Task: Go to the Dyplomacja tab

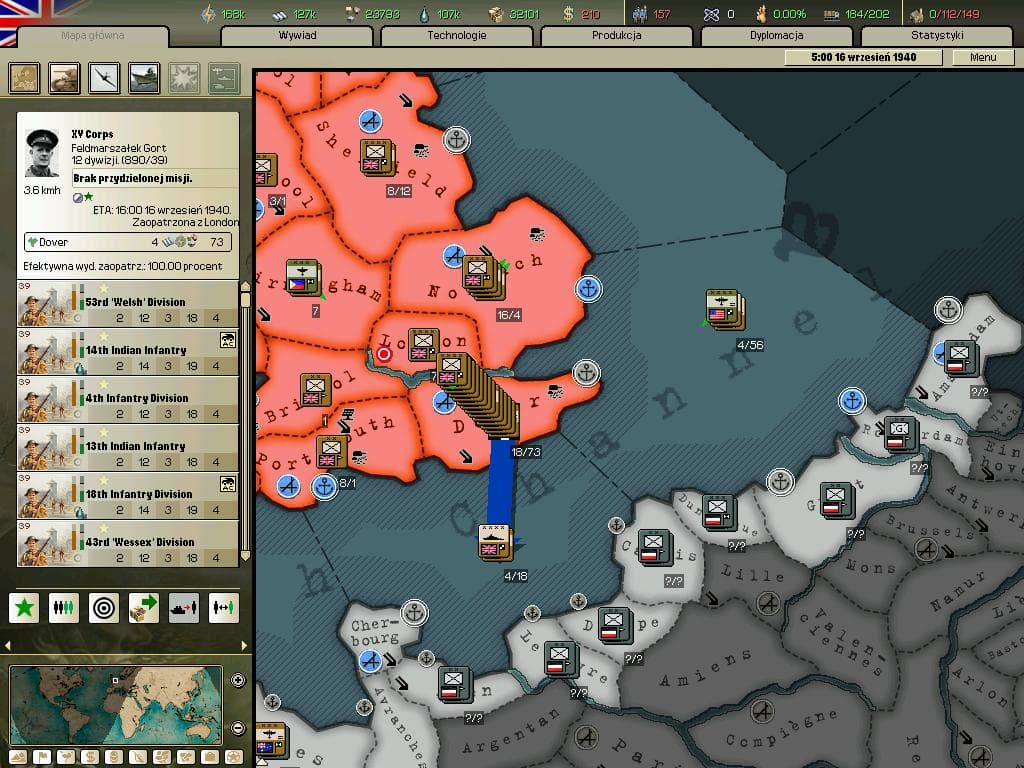Action: [776, 36]
